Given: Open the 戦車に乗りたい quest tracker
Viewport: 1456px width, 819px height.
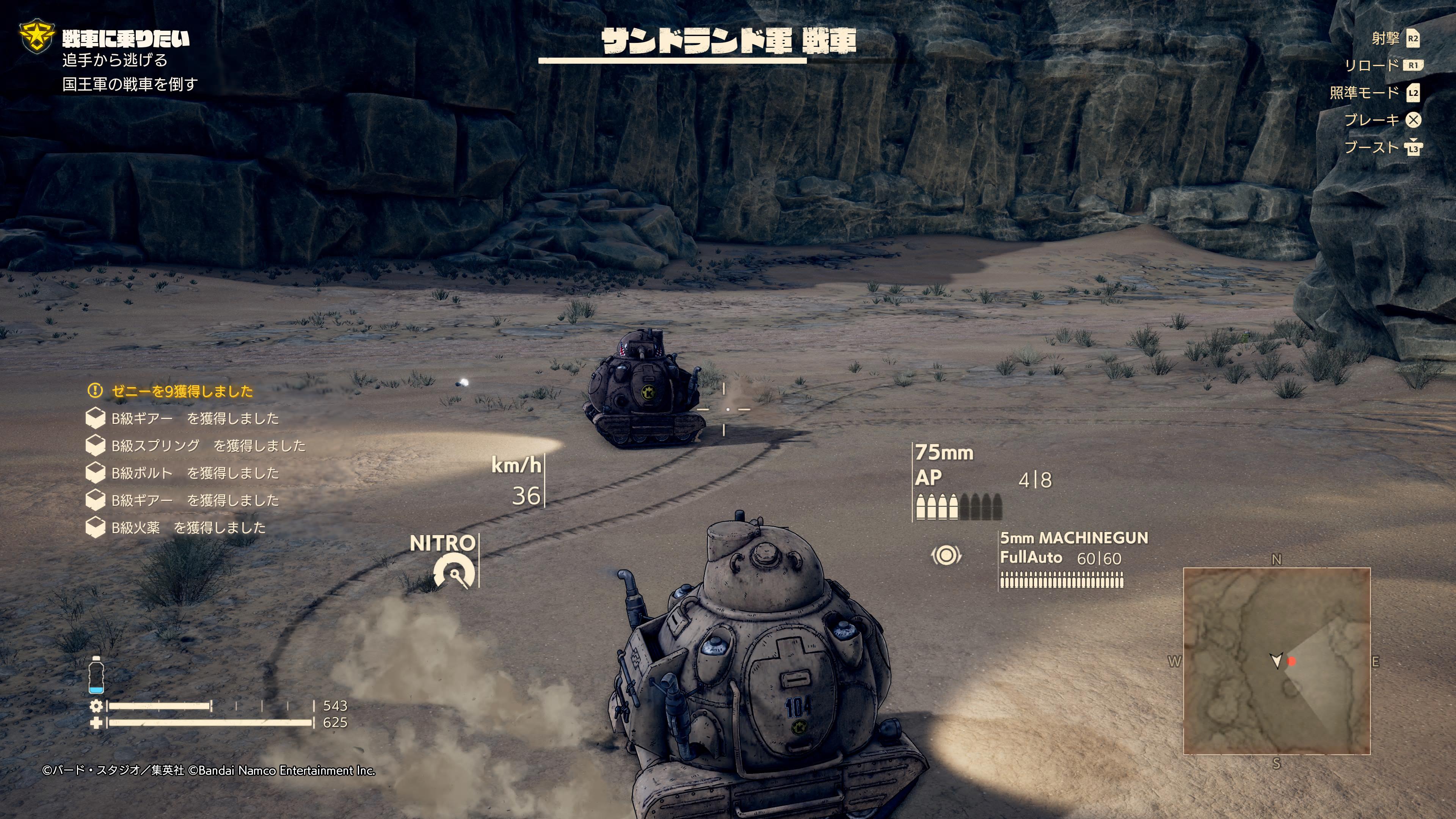Looking at the screenshot, I should click(x=126, y=38).
